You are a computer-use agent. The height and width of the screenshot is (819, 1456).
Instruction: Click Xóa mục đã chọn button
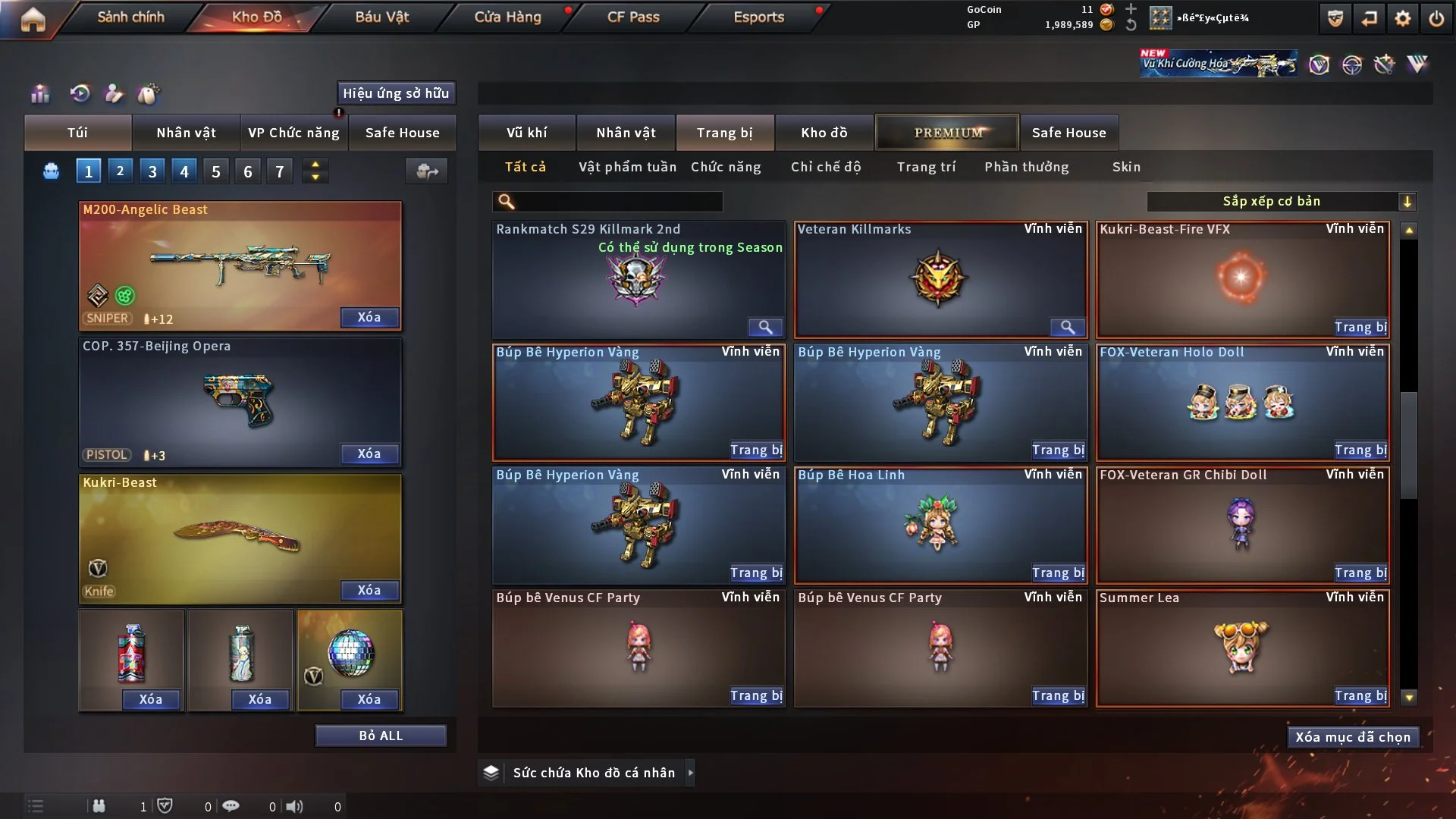tap(1353, 737)
